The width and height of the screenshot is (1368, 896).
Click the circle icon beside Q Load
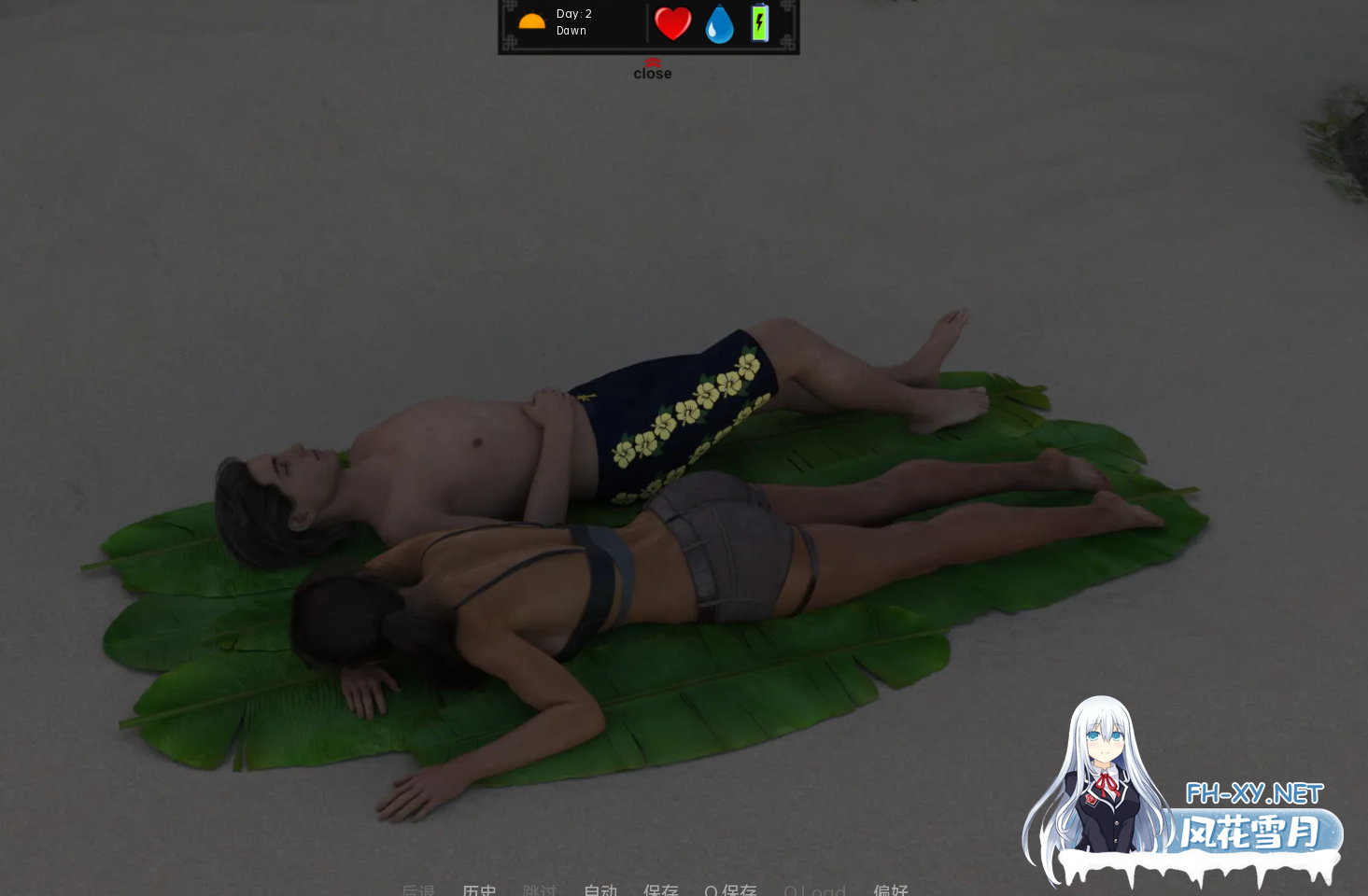click(x=791, y=891)
